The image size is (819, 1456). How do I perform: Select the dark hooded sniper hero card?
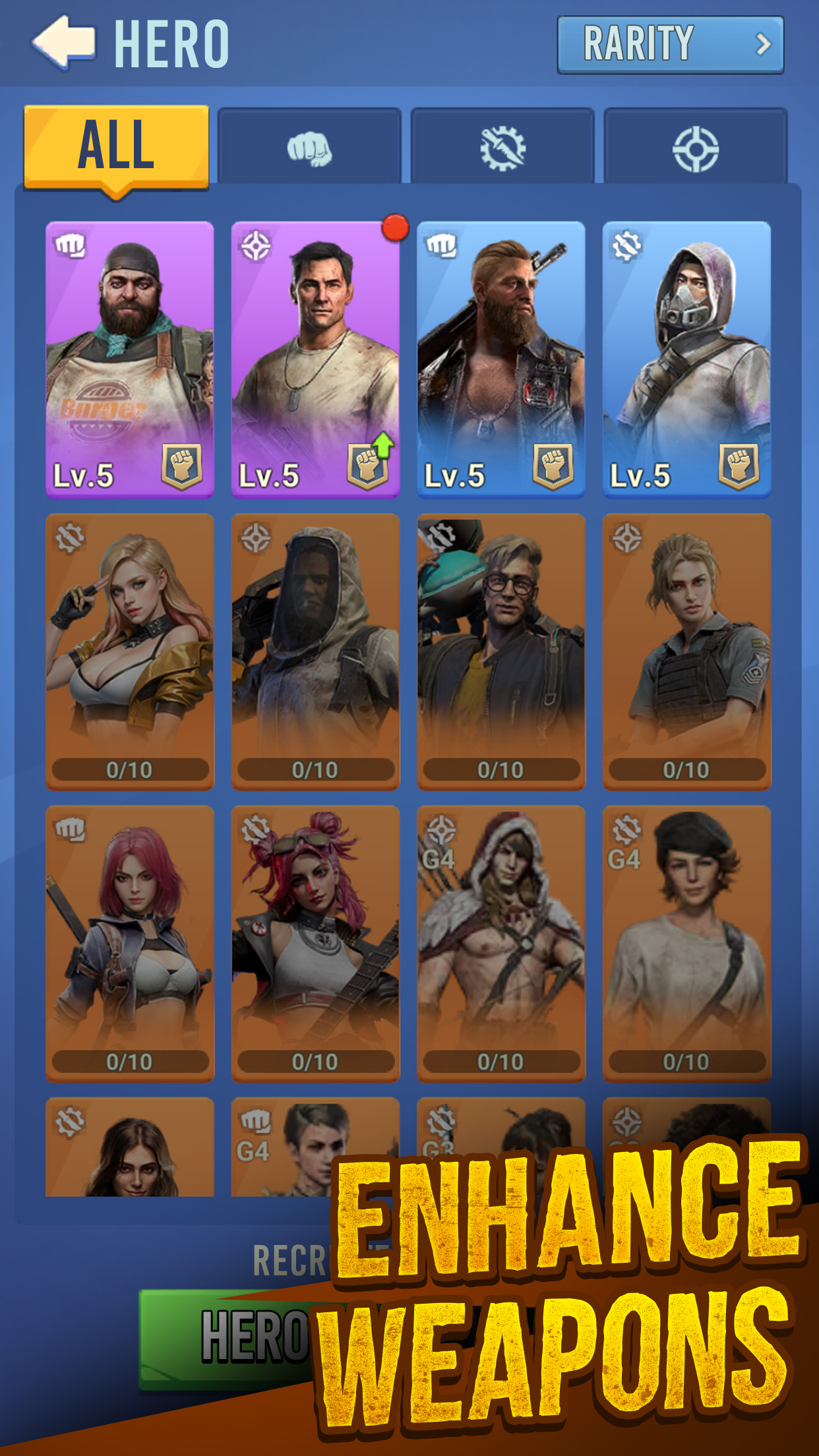pos(315,651)
